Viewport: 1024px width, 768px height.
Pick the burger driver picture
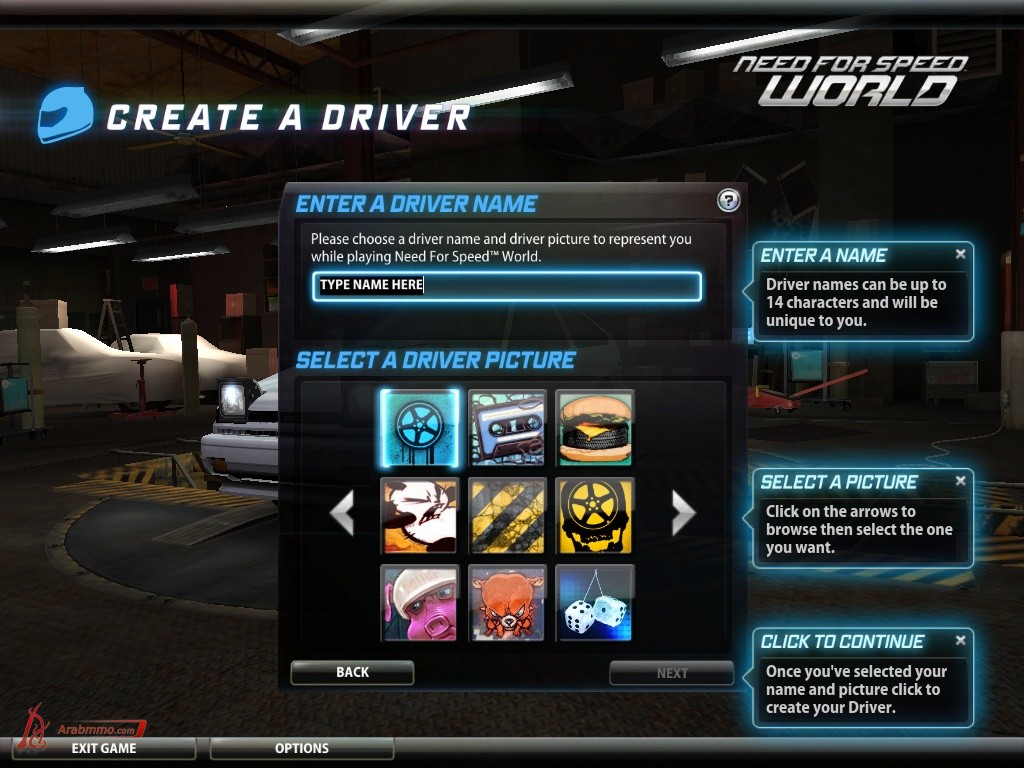coord(594,428)
